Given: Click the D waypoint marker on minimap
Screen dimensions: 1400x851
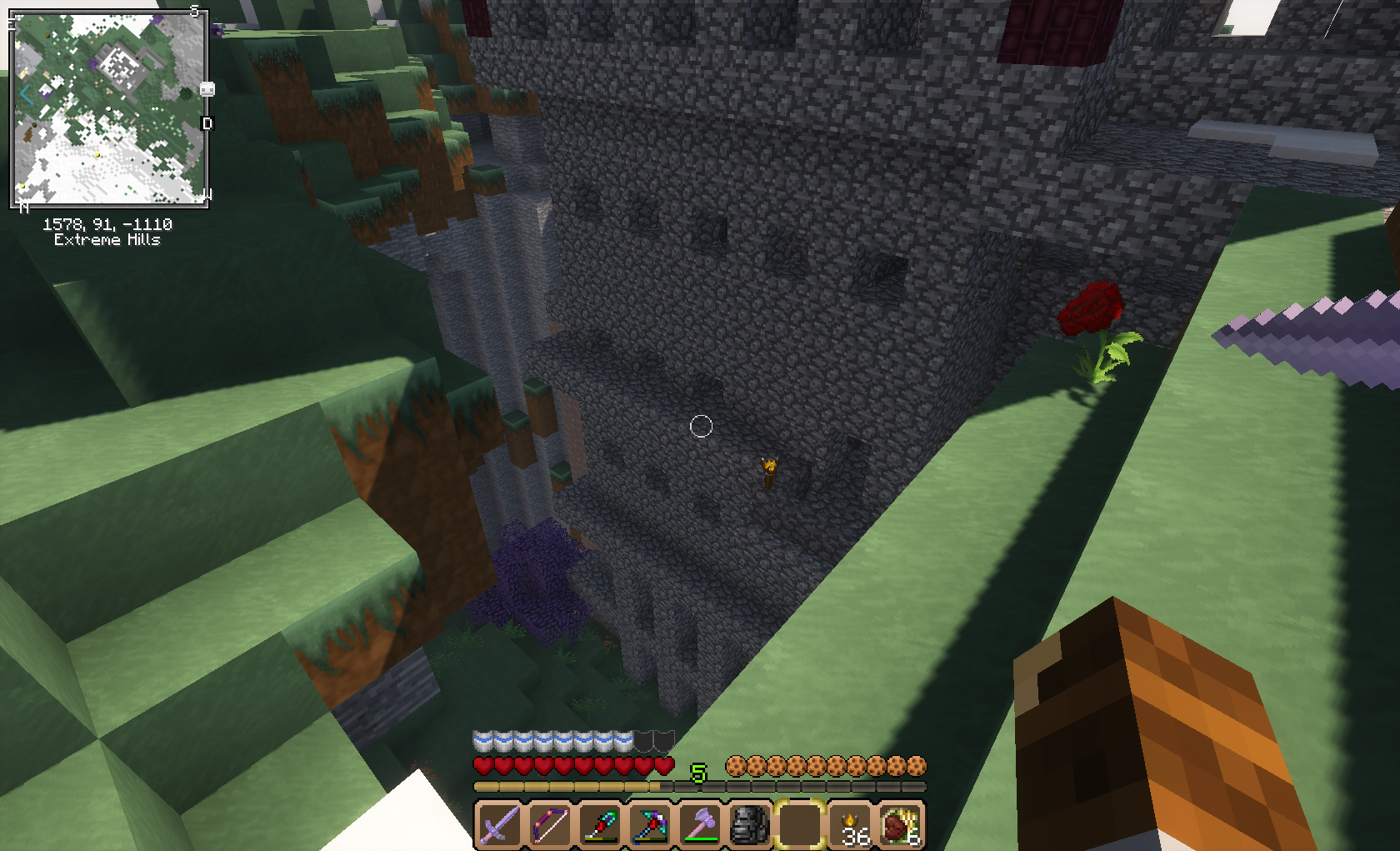Looking at the screenshot, I should point(207,123).
